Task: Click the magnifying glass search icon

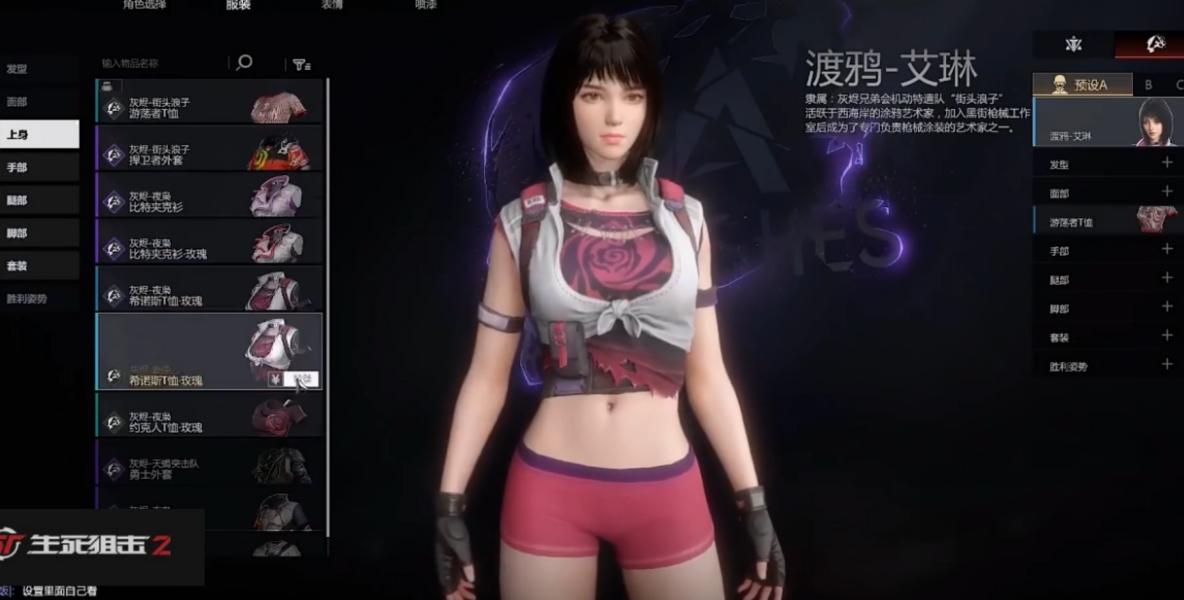Action: (243, 63)
